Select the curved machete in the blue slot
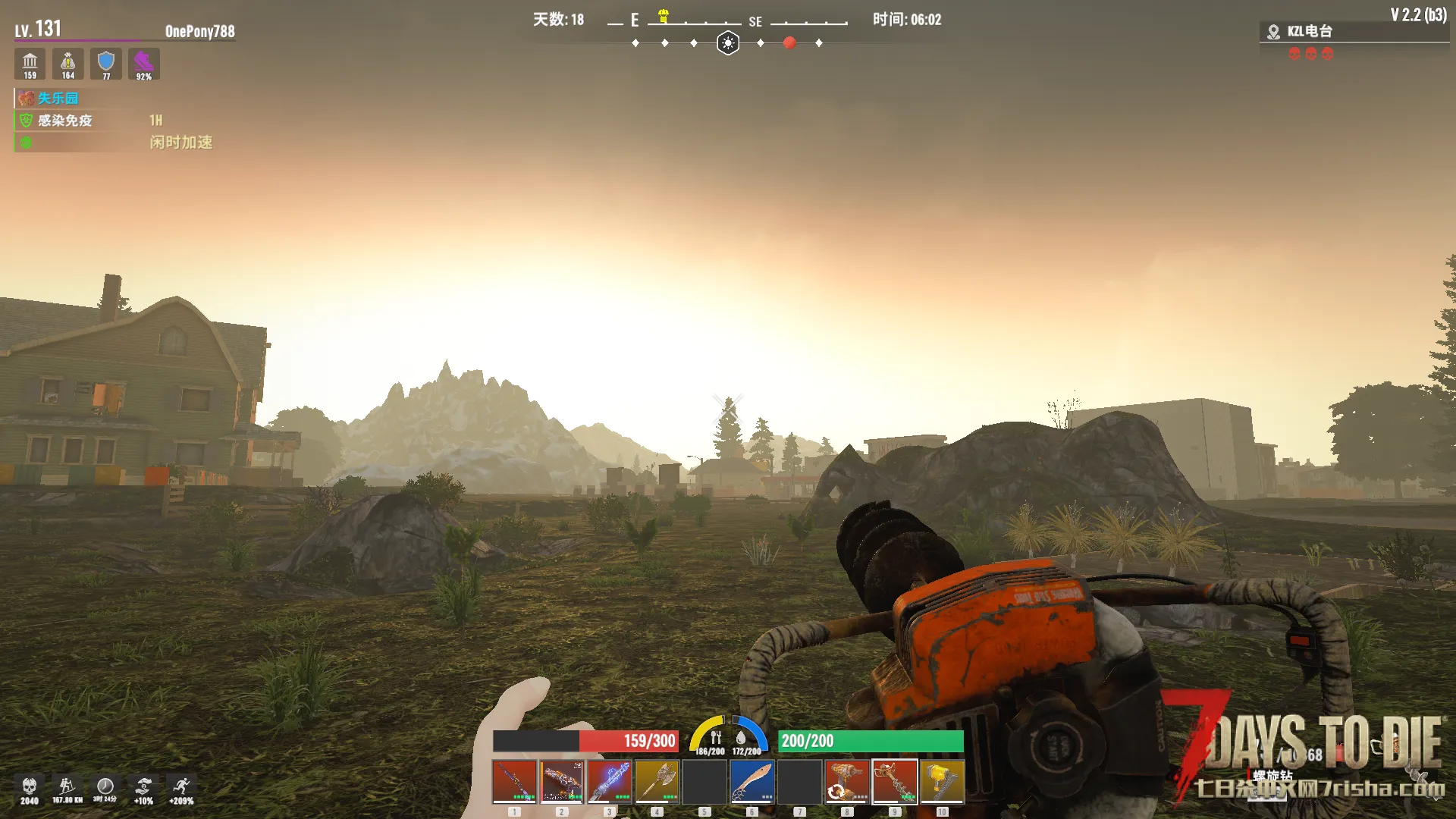1456x819 pixels. [x=752, y=781]
